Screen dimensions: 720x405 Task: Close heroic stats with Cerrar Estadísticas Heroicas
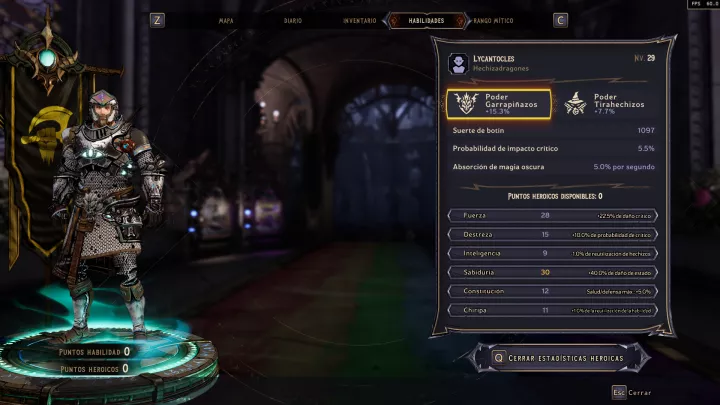click(x=556, y=357)
